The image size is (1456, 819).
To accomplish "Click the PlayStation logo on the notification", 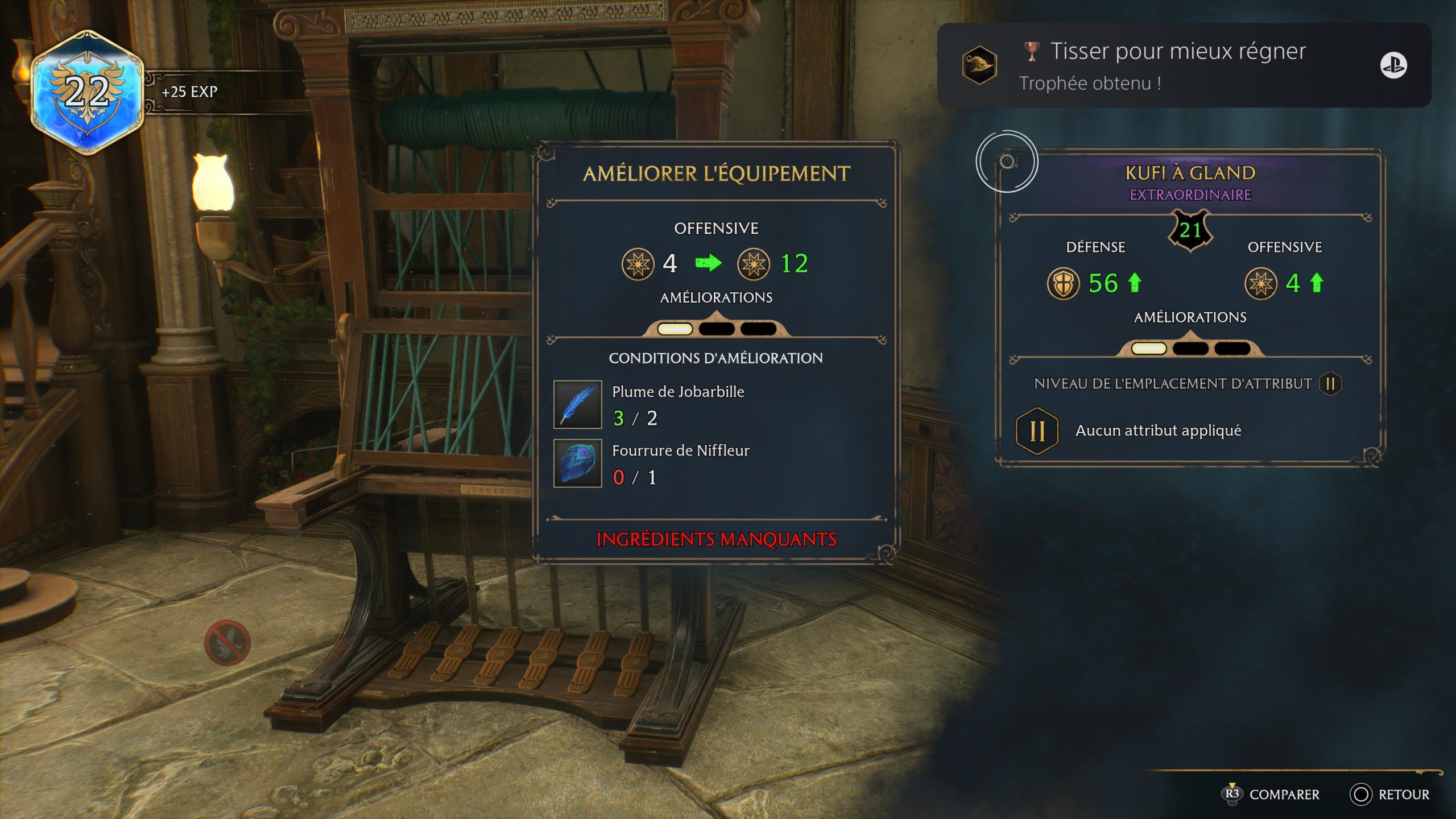I will [1393, 65].
